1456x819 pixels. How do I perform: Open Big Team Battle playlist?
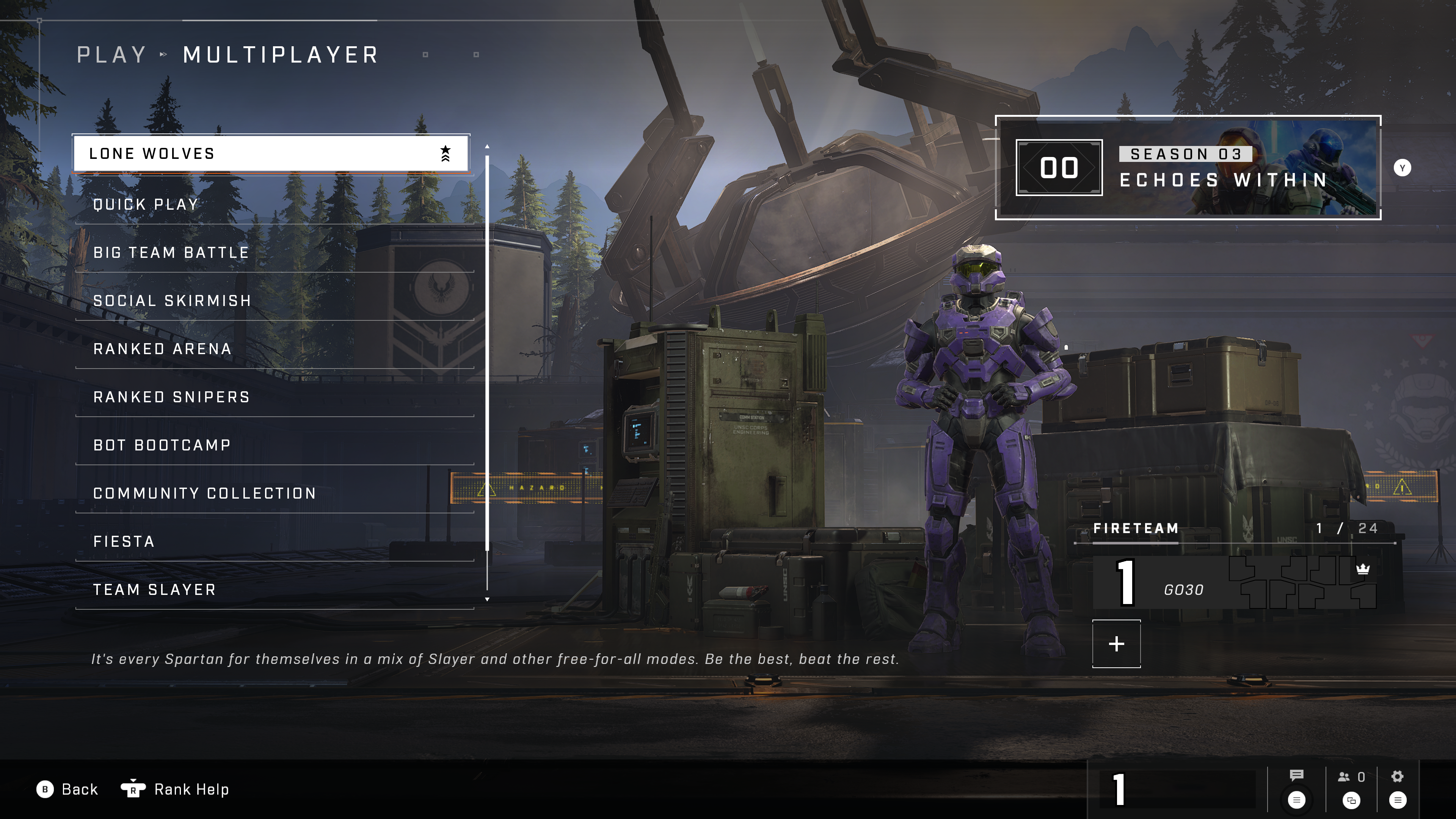click(274, 253)
